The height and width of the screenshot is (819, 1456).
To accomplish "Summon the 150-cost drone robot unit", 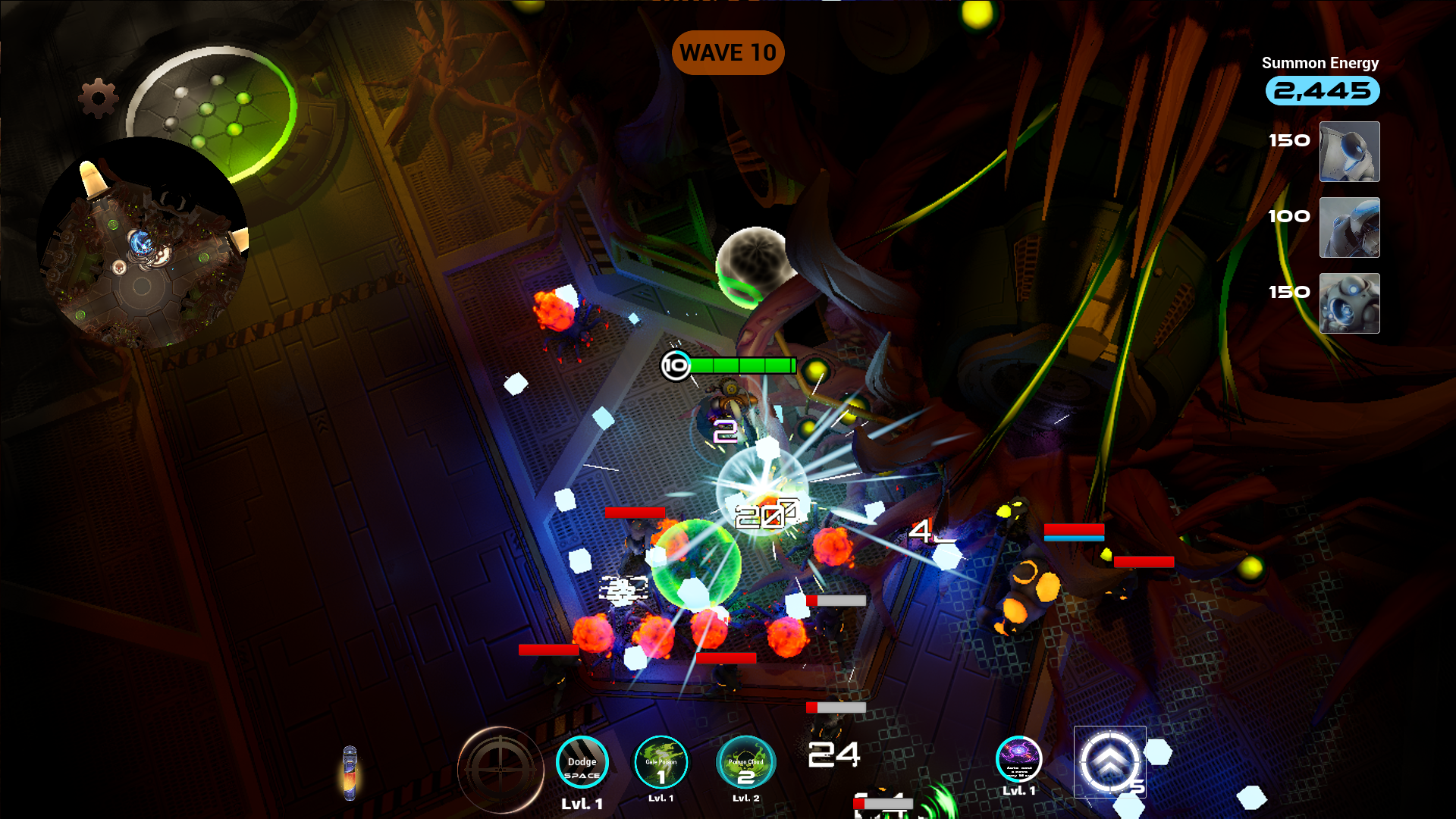I will pos(1350,303).
